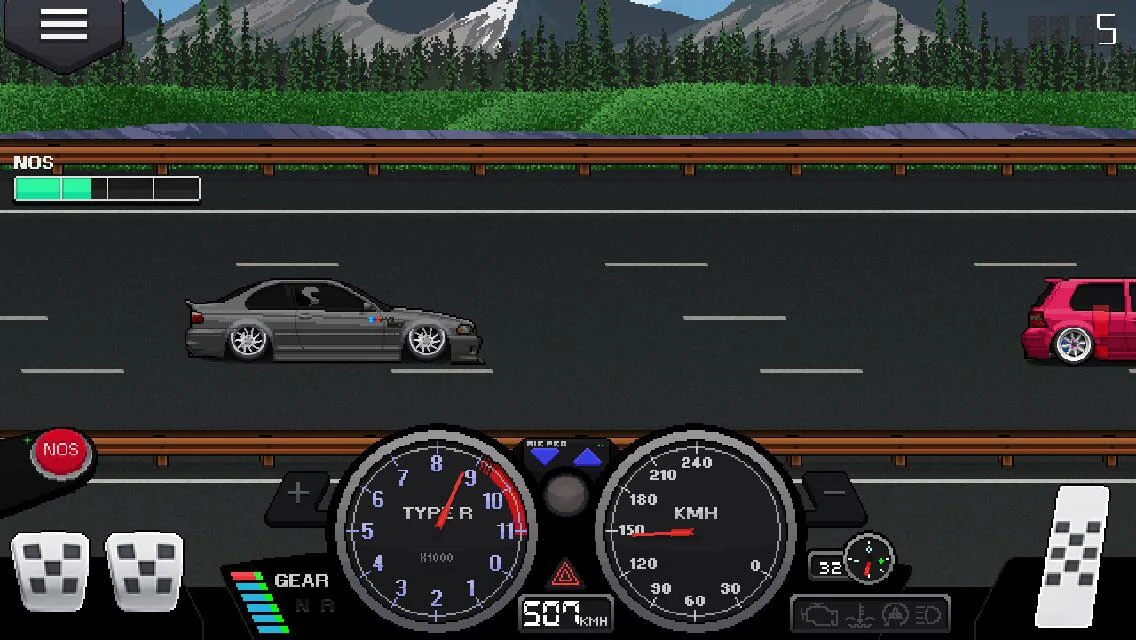This screenshot has height=640, width=1136.
Task: Tap the minus shift paddle
Action: pyautogui.click(x=834, y=492)
